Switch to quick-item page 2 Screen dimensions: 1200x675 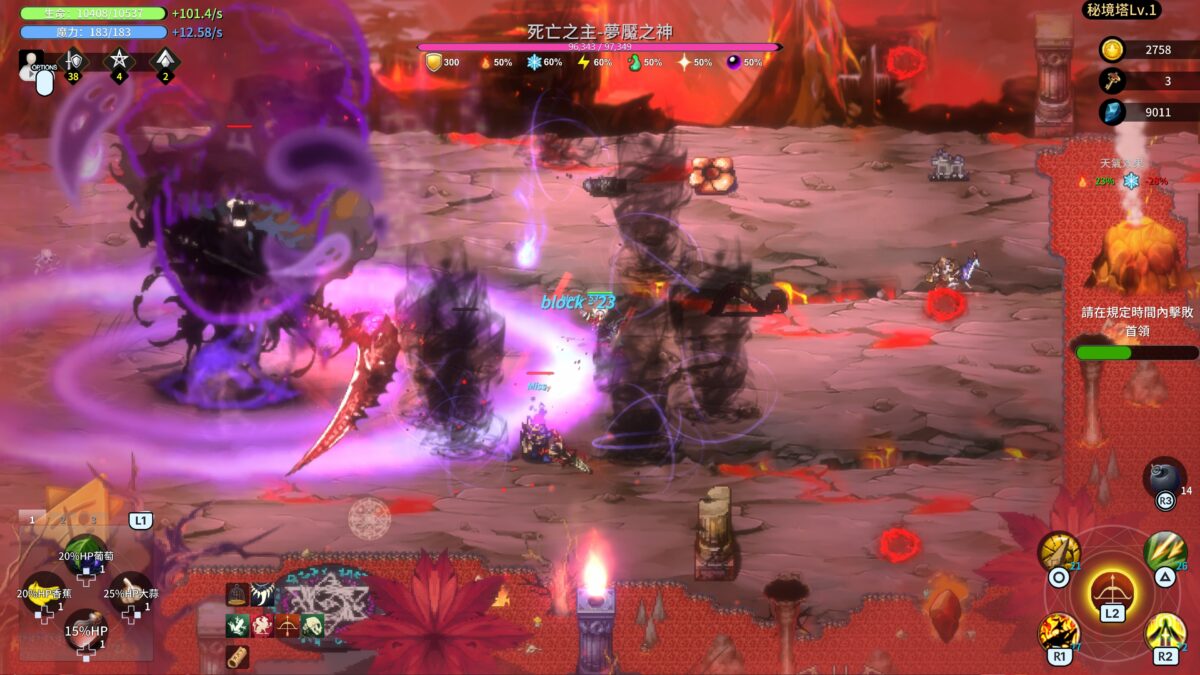coord(62,519)
